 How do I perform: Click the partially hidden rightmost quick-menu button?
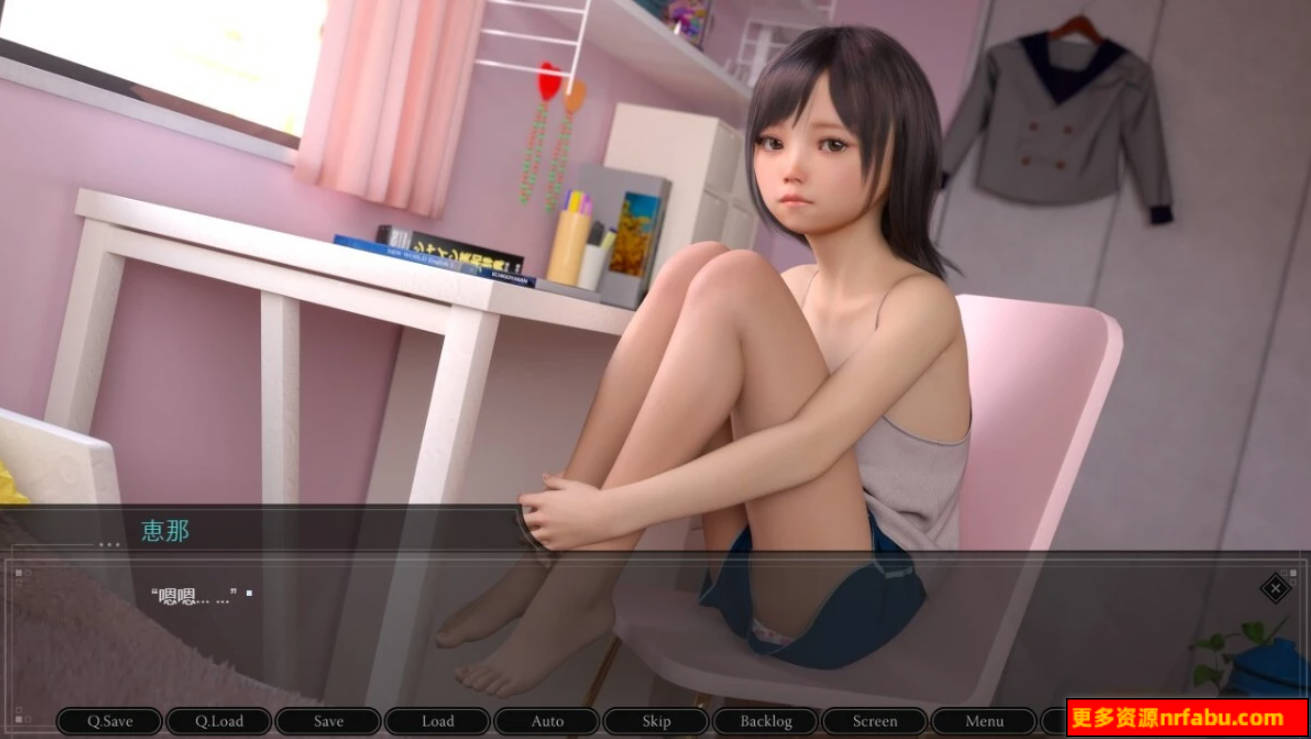tap(1055, 721)
